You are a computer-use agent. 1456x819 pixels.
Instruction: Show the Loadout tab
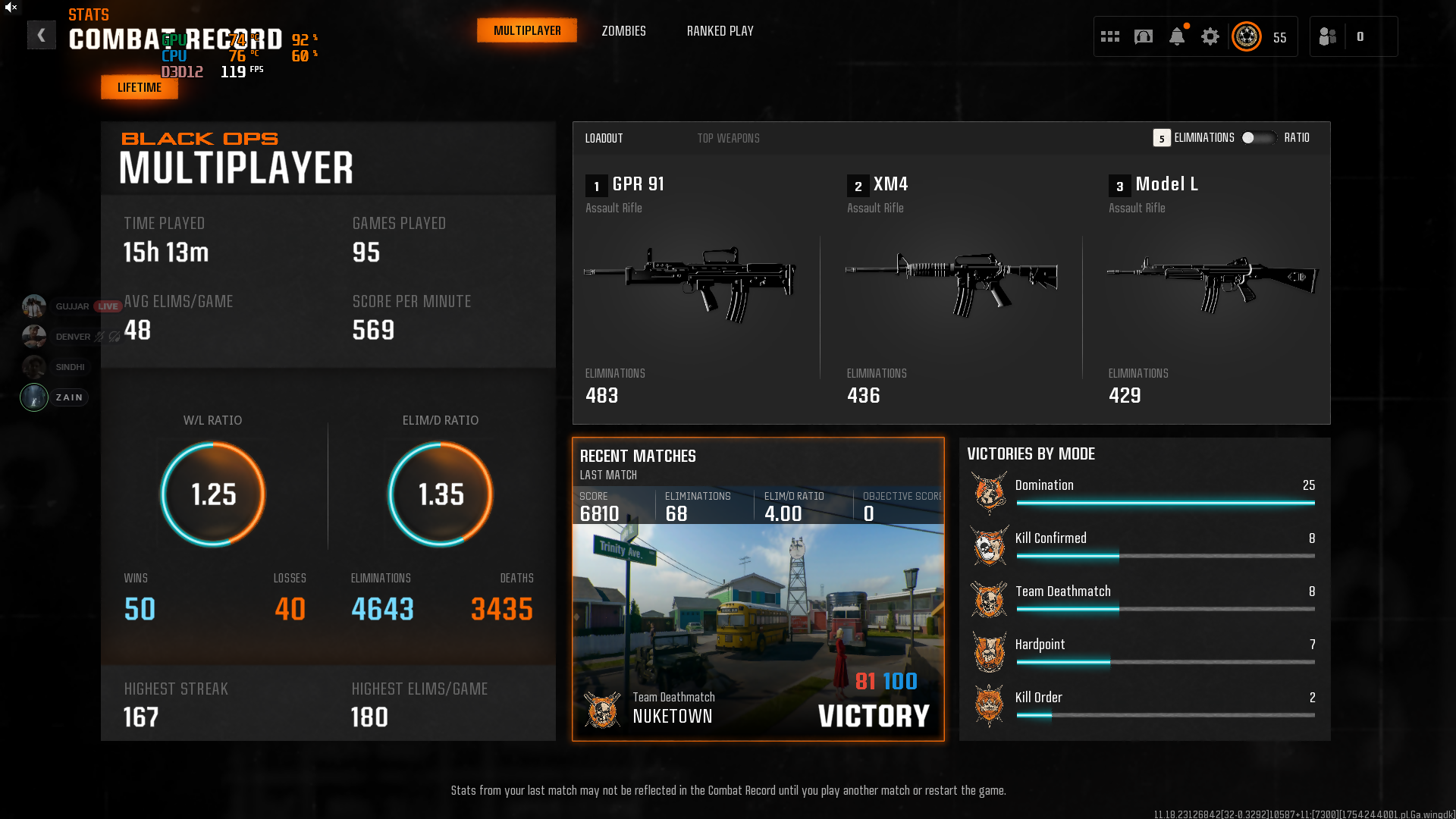pyautogui.click(x=604, y=138)
